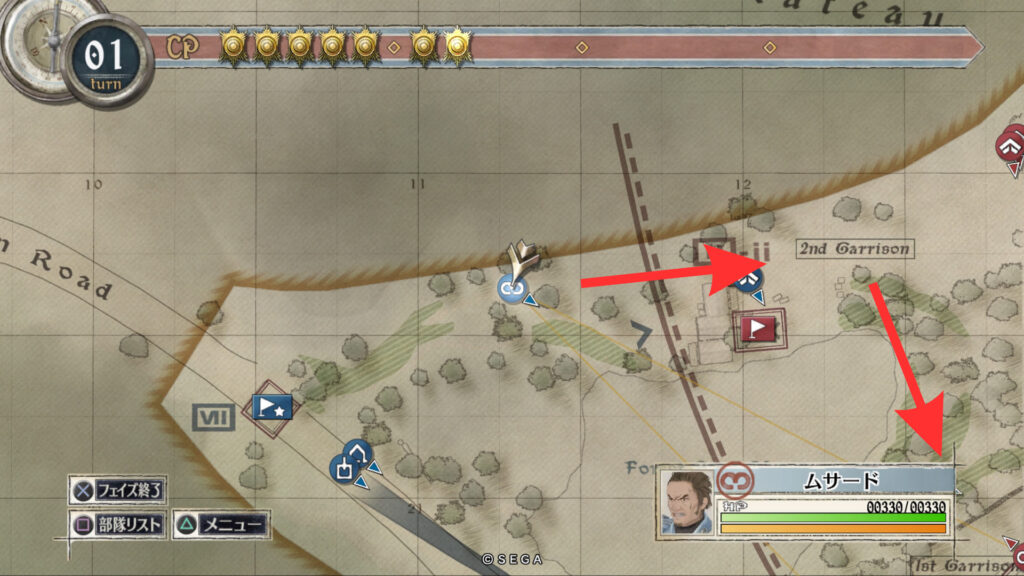Viewport: 1024px width, 576px height.
Task: Select the blue allied base camp flag
Action: [x=272, y=406]
